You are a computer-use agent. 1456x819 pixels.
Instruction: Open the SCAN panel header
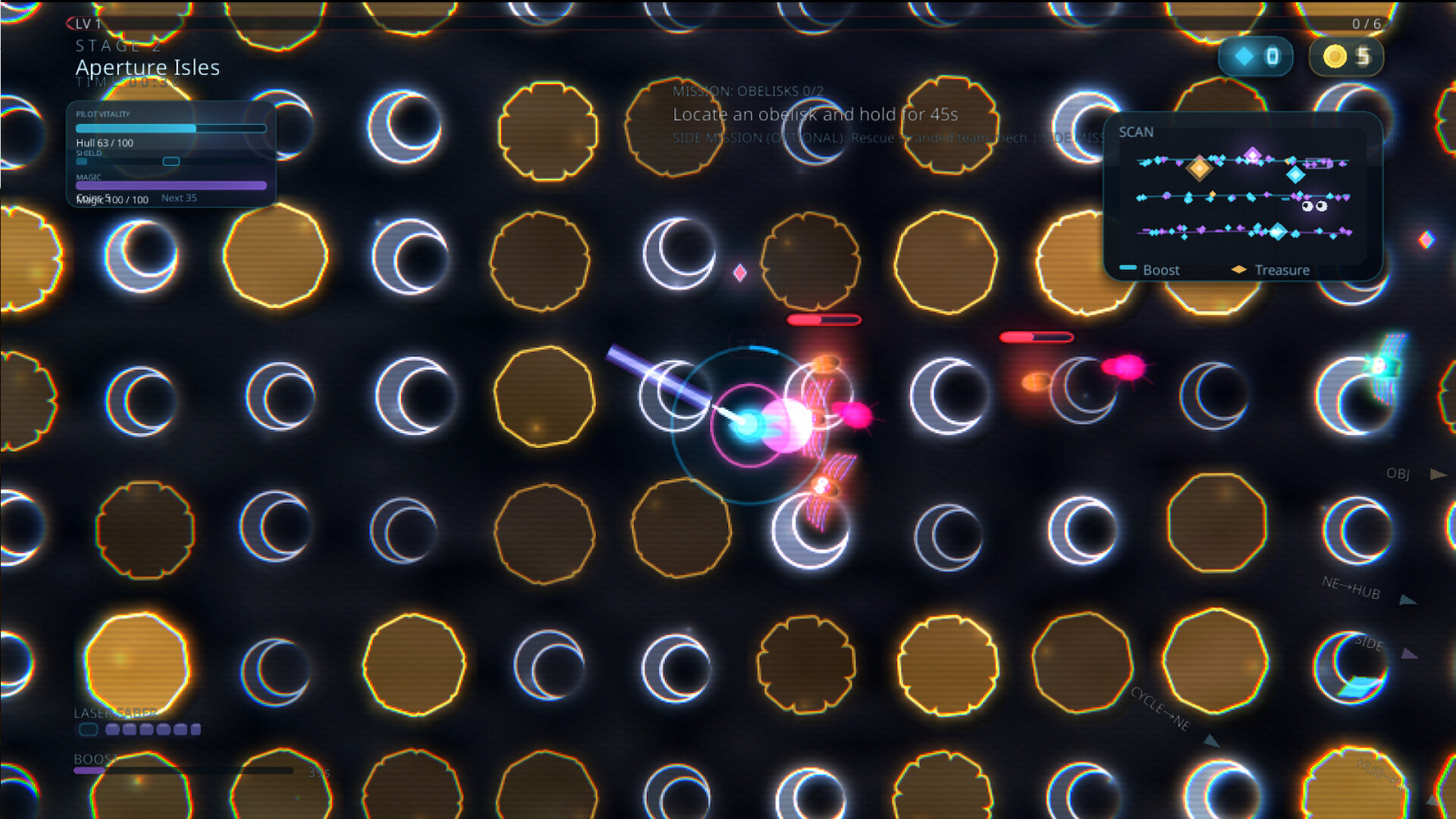click(x=1135, y=131)
